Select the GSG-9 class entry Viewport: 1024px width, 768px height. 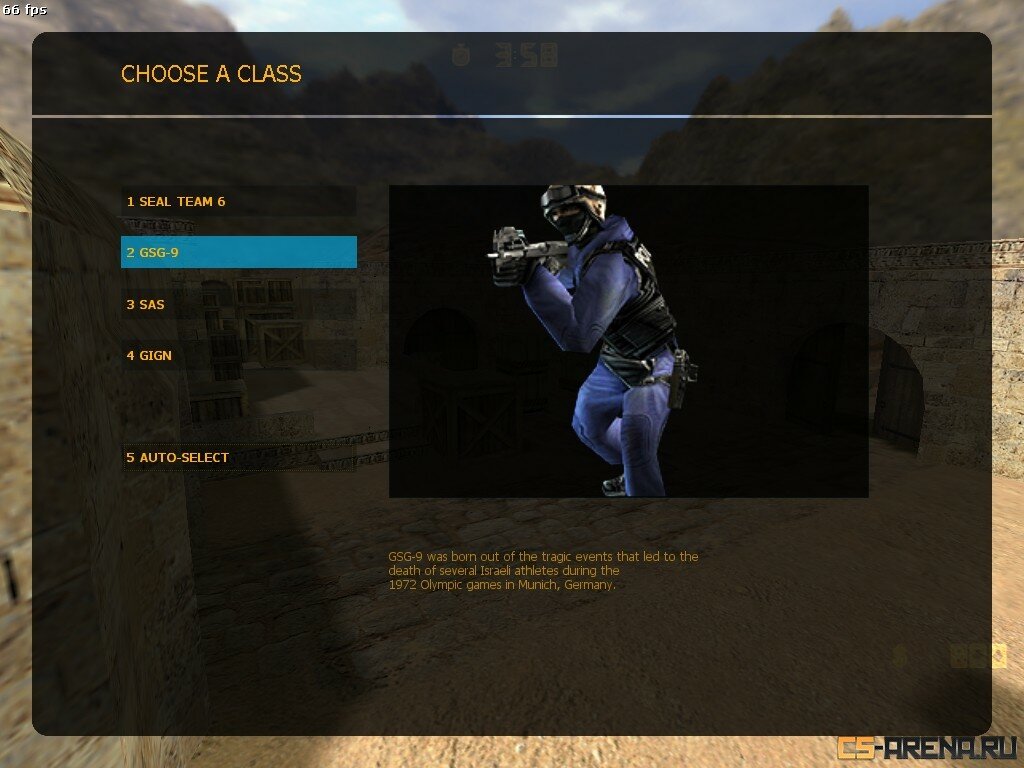pos(238,252)
